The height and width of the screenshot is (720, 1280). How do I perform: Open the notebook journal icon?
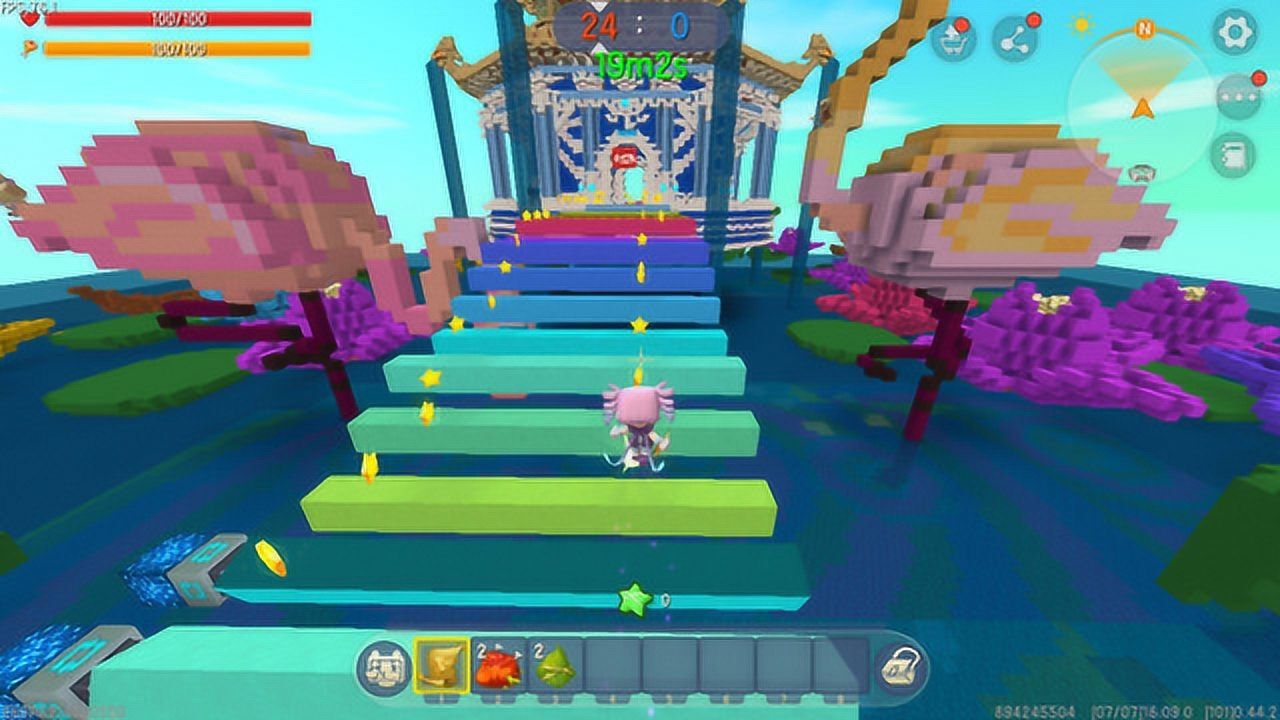1236,155
